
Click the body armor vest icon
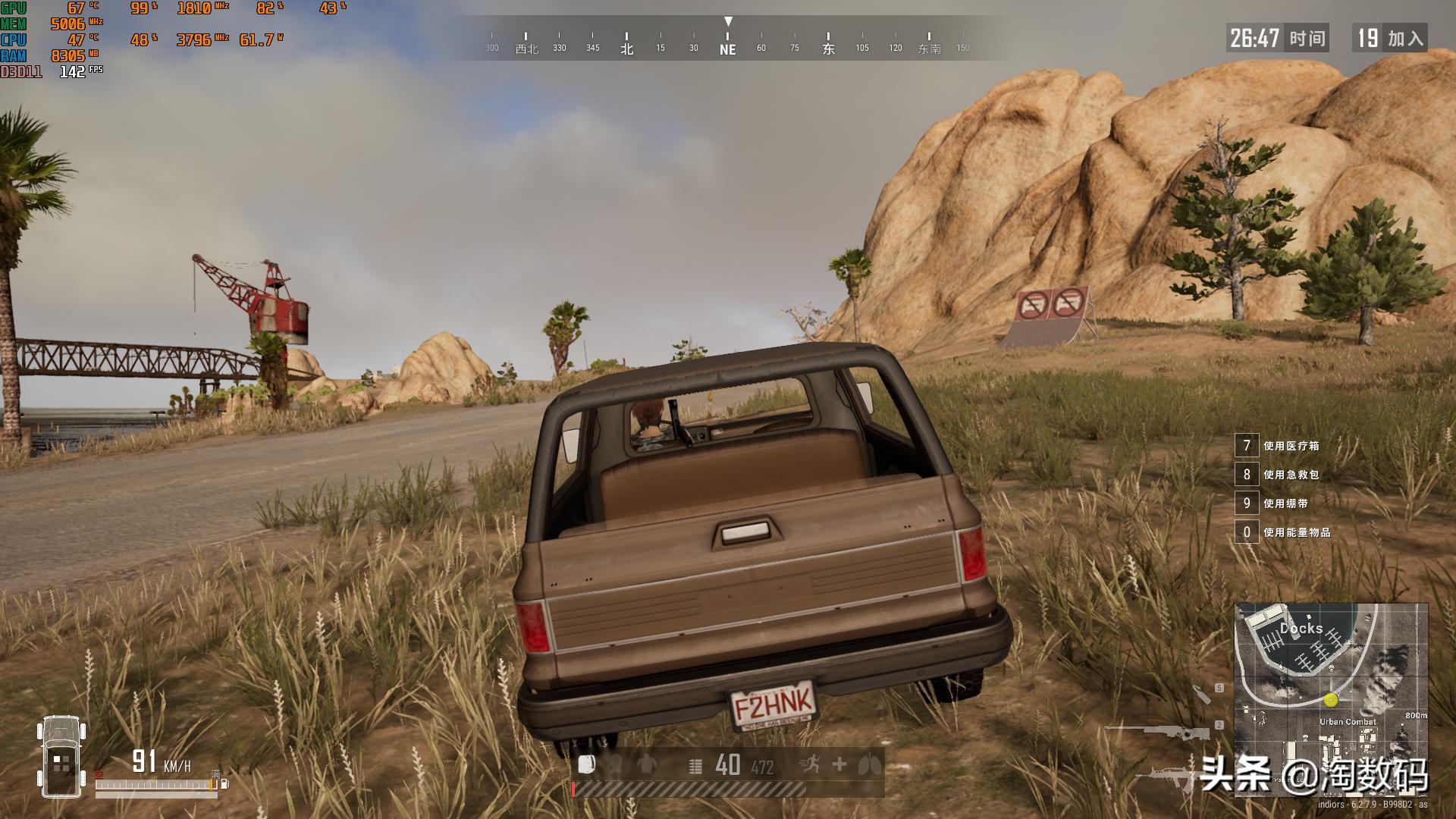click(x=646, y=764)
